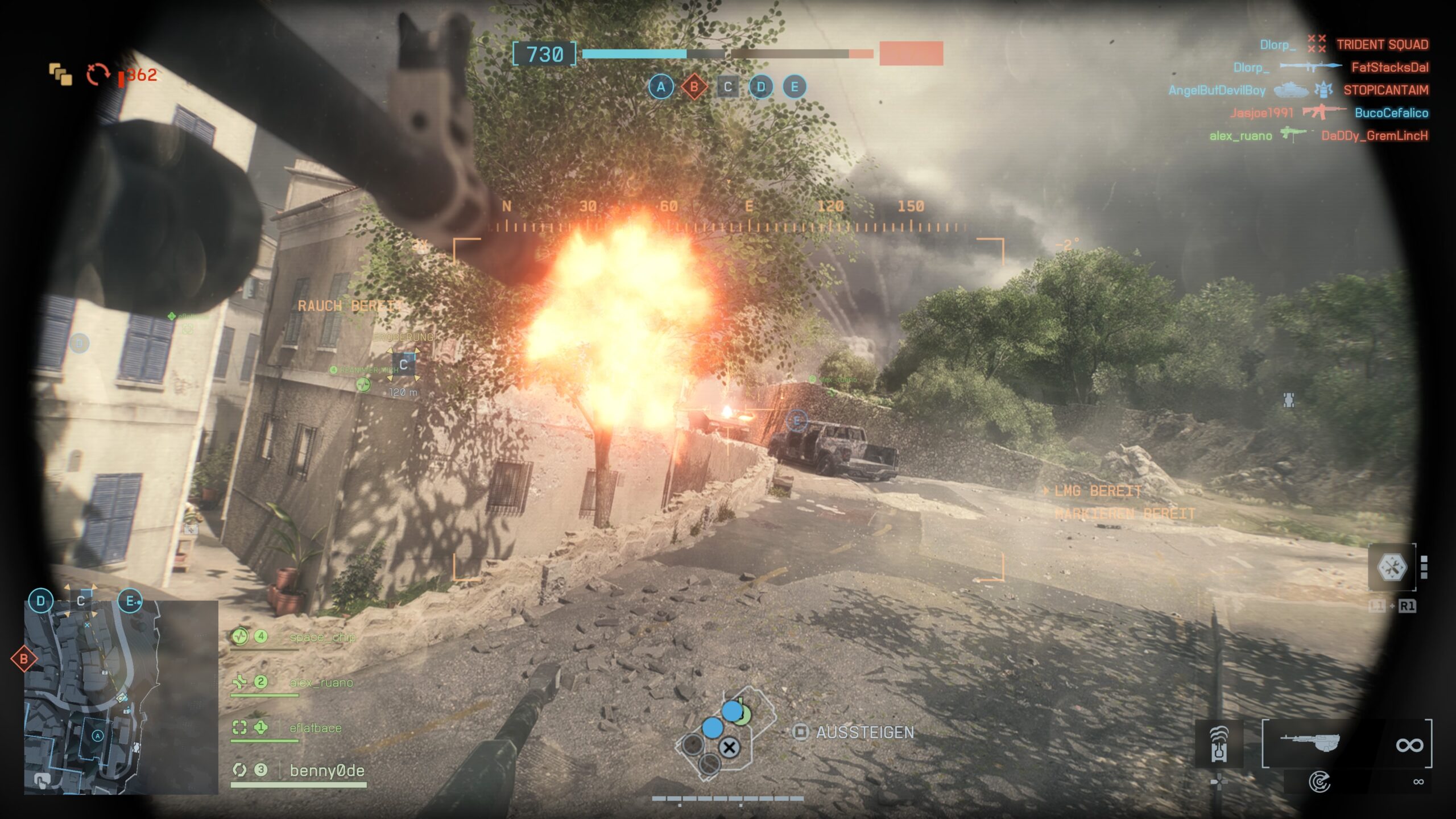The height and width of the screenshot is (819, 1456).
Task: Open the minimap
Action: pos(121,697)
